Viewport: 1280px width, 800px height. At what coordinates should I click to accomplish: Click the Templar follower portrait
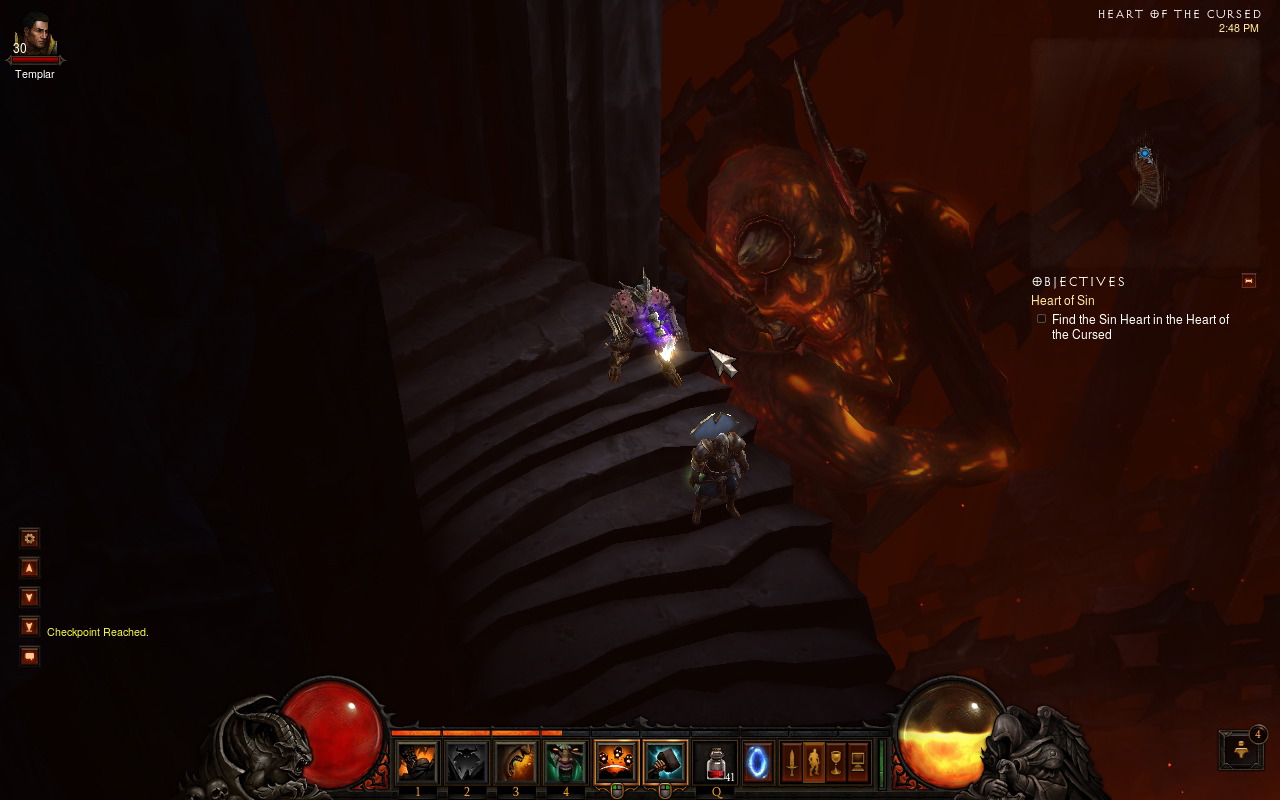point(36,35)
